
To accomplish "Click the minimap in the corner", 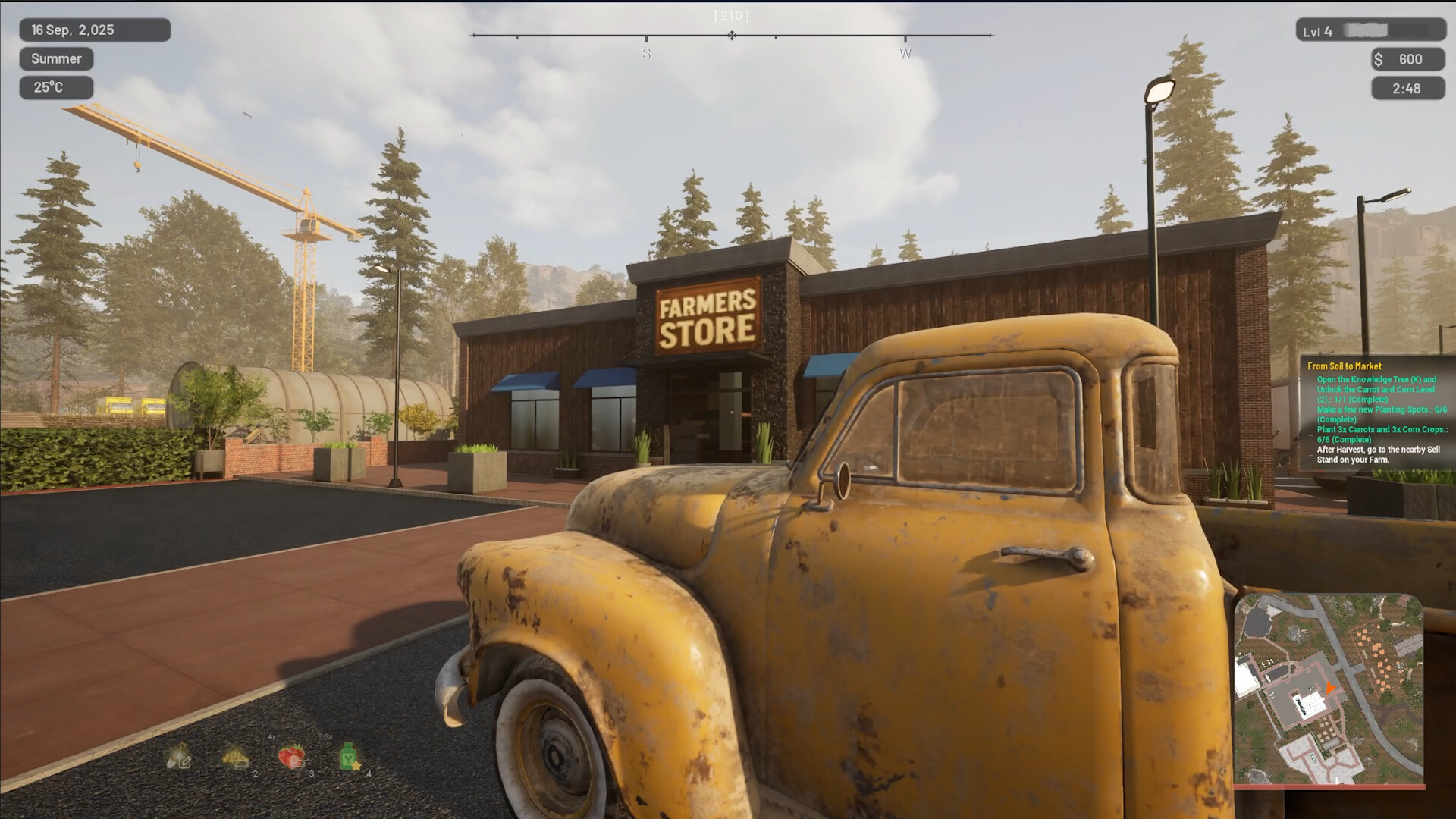I will tap(1328, 689).
